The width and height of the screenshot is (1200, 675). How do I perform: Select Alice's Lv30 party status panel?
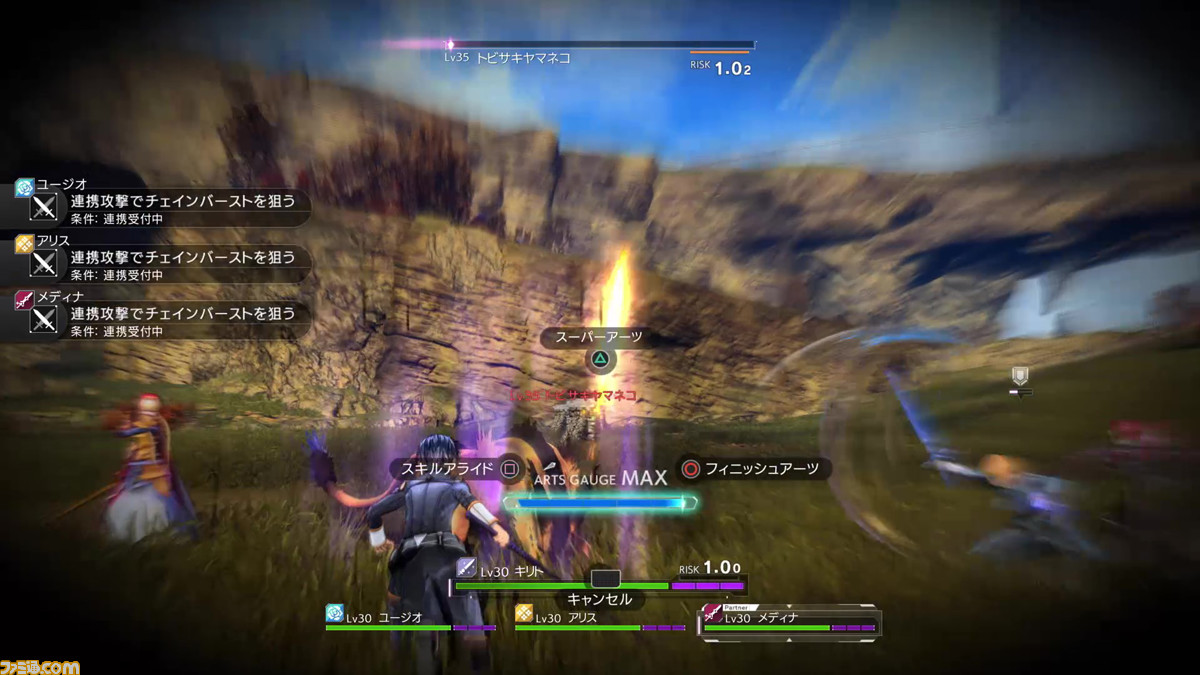[x=600, y=620]
